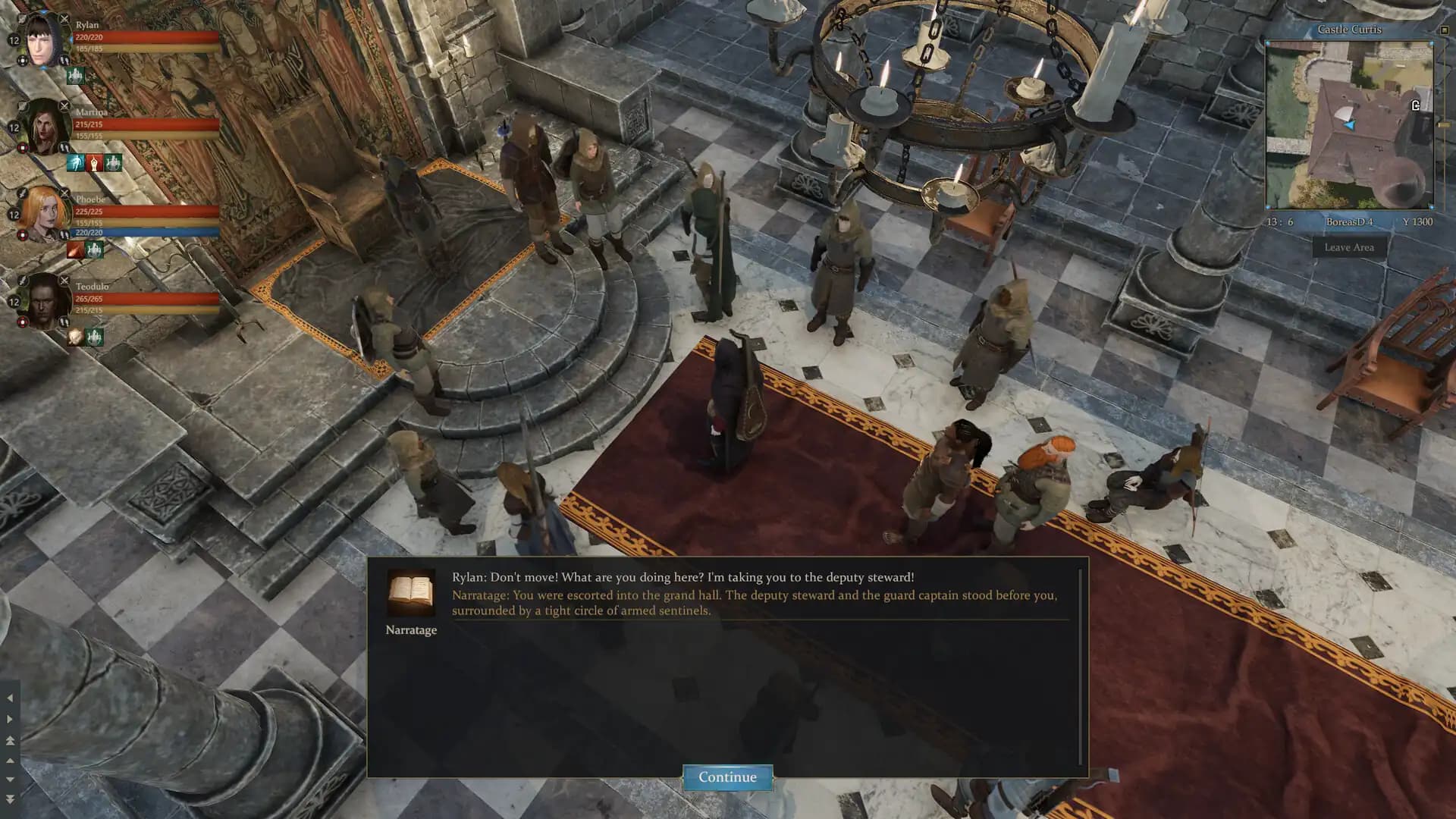The image size is (1456, 819).
Task: Click the double down chevron in the left sidebar
Action: tap(10, 799)
